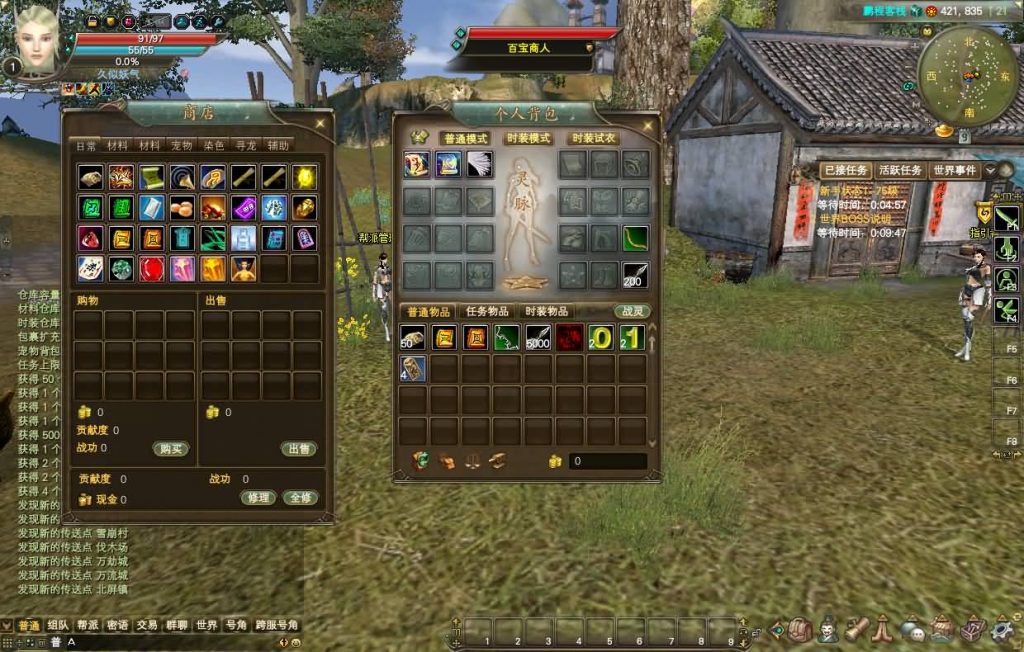
Task: Select the equipped green bow slot
Action: 635,239
